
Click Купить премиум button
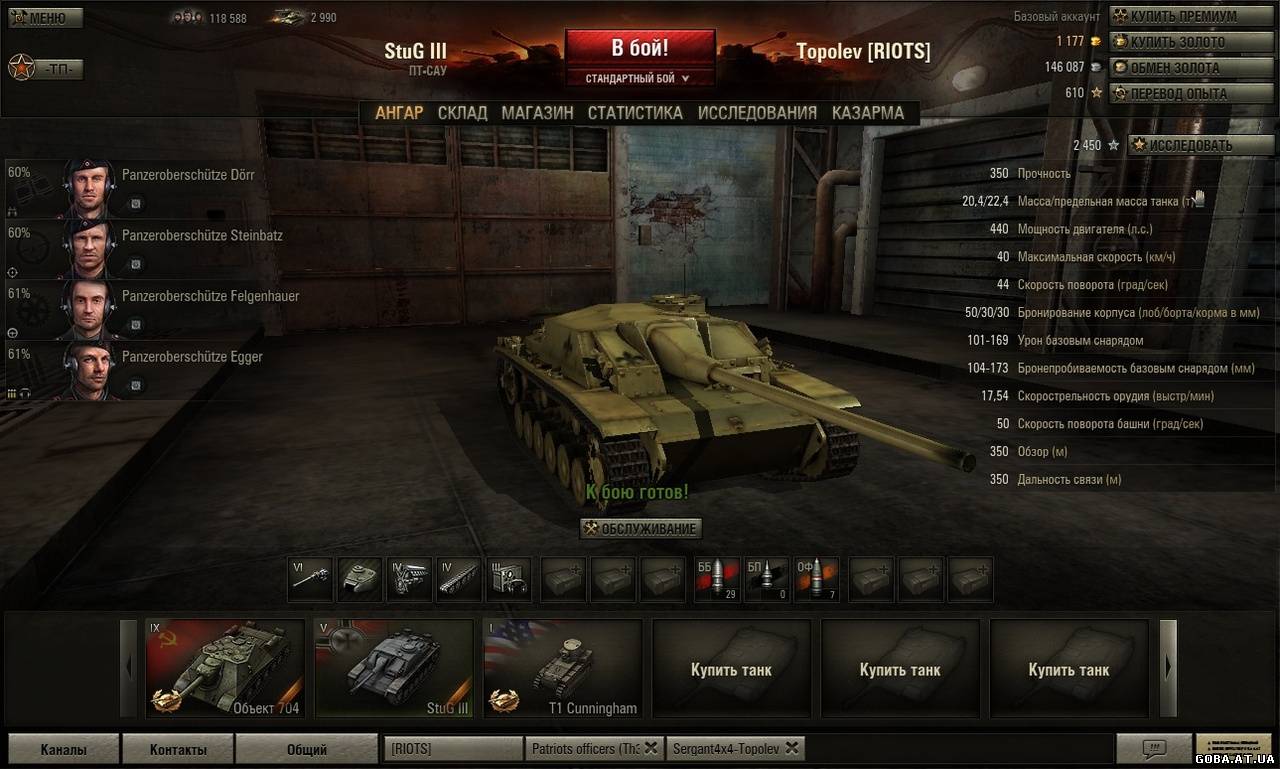pos(1182,16)
